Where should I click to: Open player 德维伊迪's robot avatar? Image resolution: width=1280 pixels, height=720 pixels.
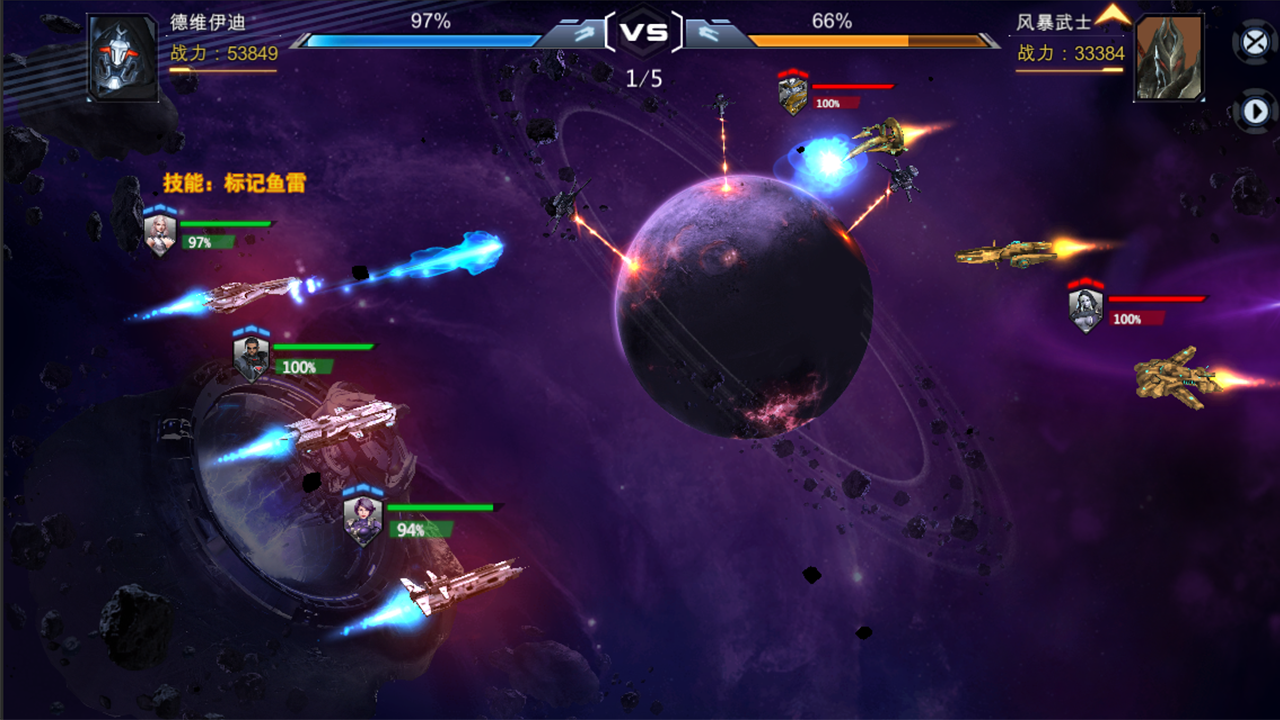pos(122,57)
